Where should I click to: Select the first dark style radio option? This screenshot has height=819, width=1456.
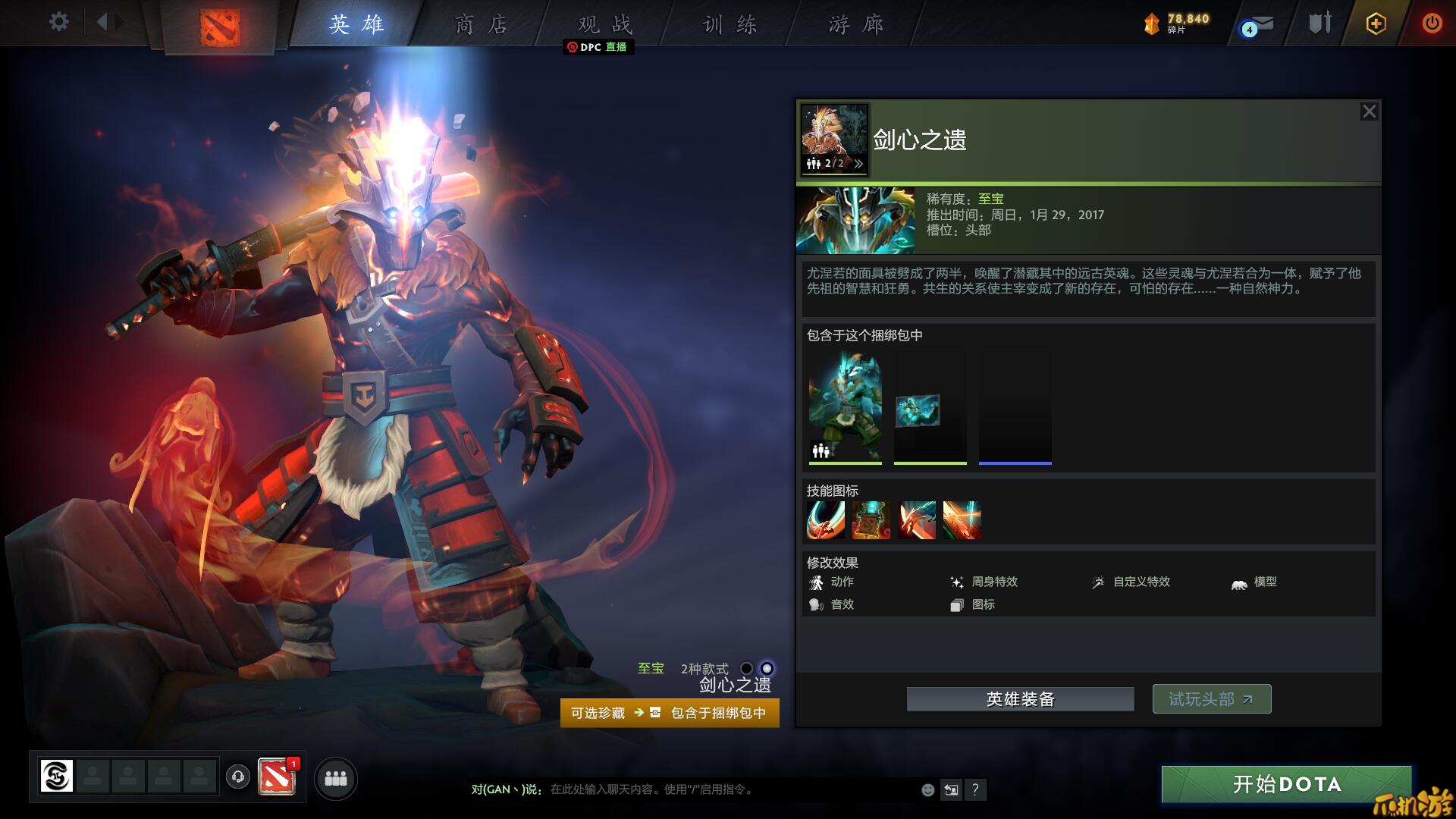[746, 668]
